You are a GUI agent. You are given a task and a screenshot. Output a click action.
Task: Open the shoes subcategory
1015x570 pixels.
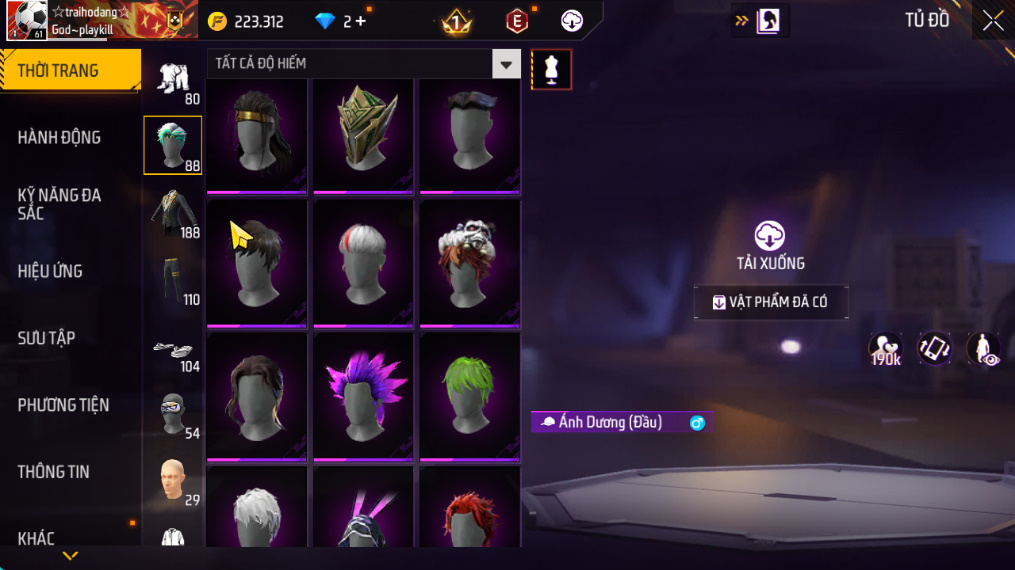tap(173, 348)
